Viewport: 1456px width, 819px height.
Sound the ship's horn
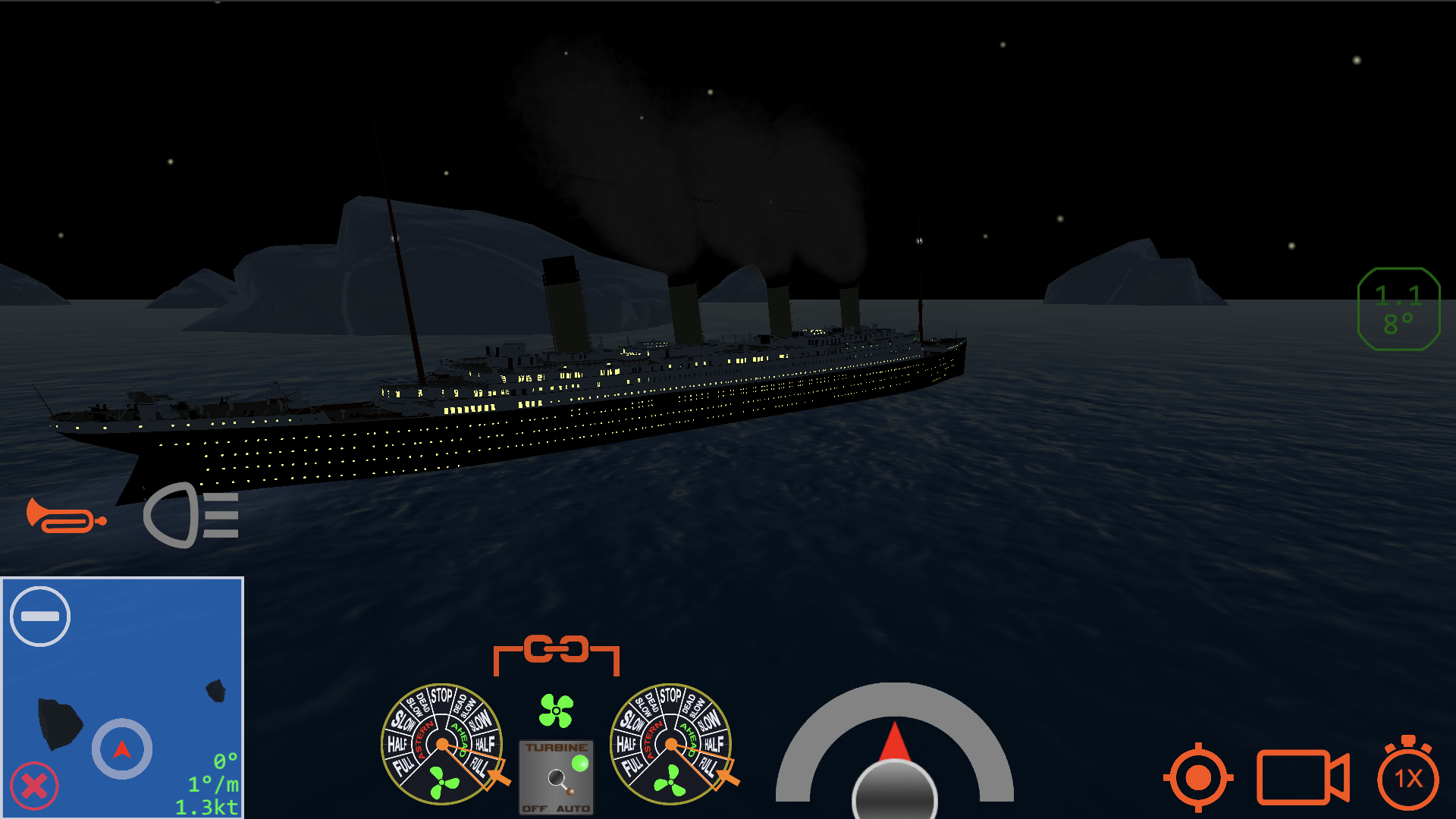click(67, 518)
